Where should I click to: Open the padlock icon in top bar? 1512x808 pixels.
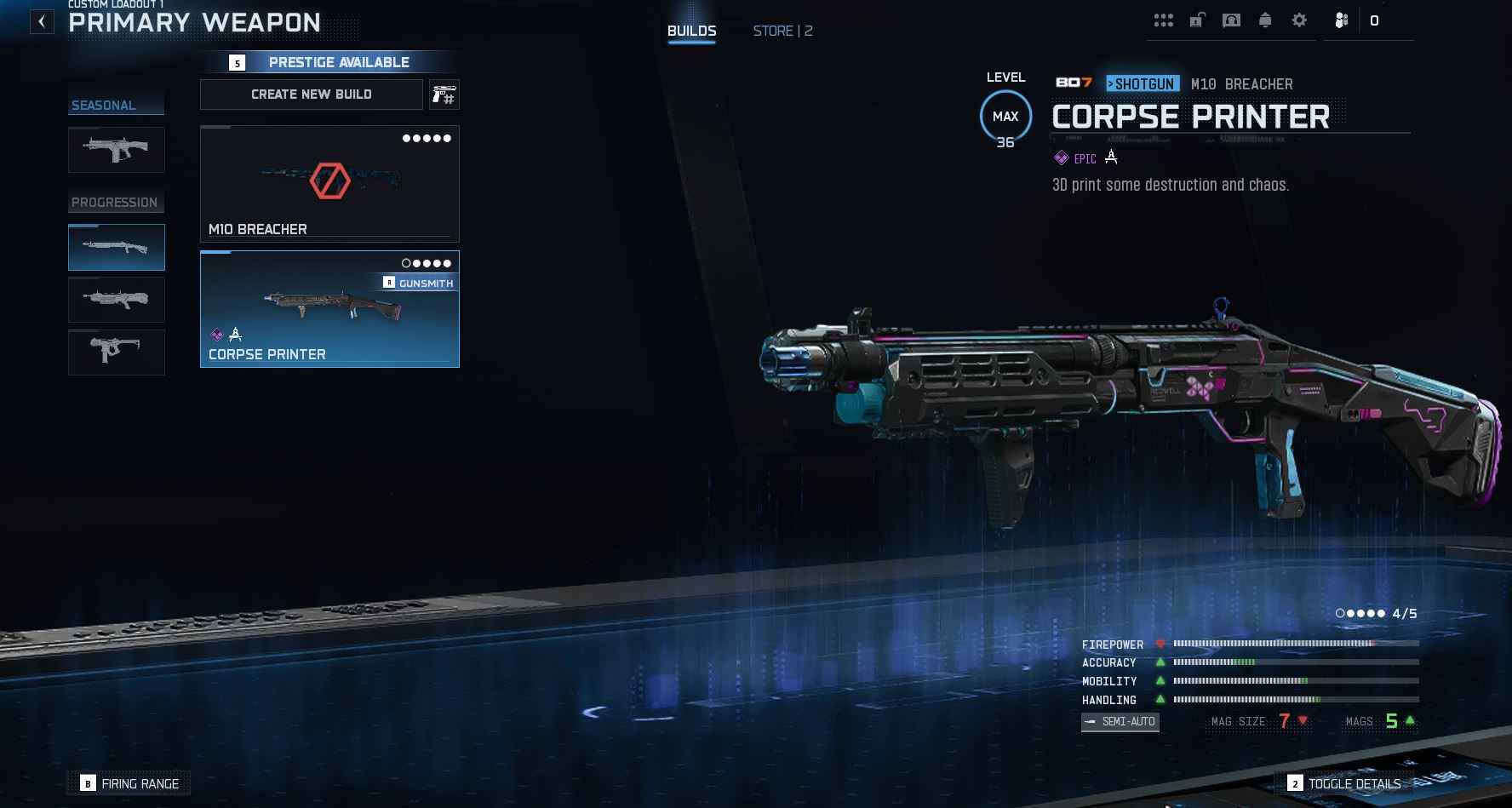[x=1197, y=20]
